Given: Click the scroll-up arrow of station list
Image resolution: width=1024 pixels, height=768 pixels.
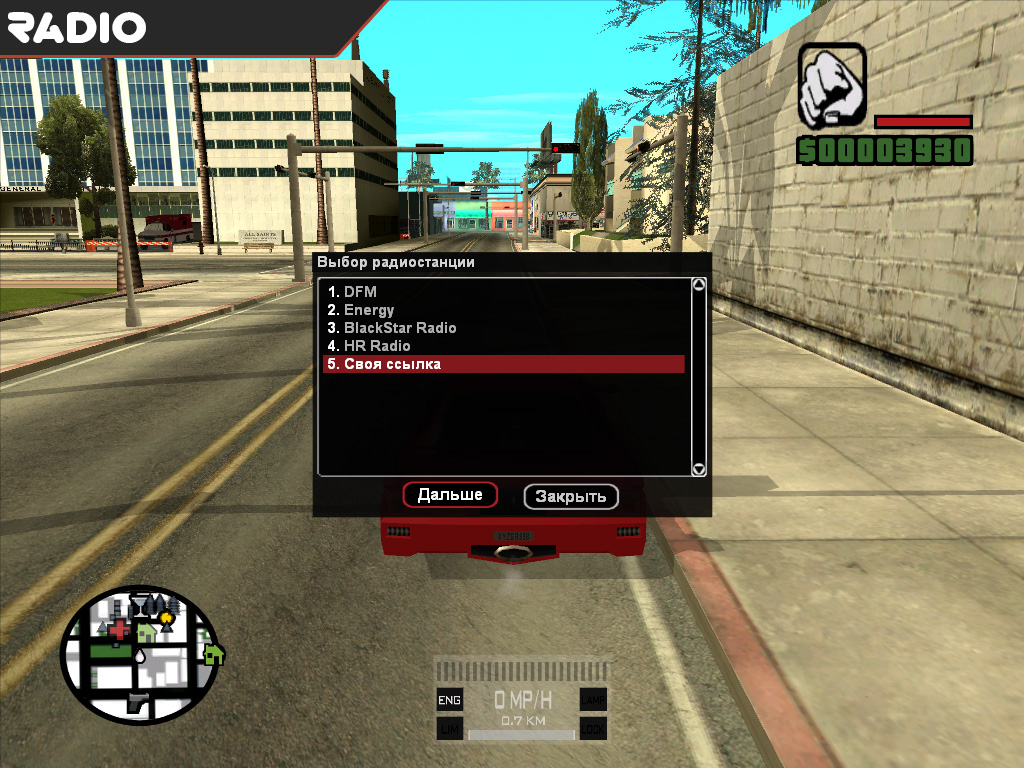Looking at the screenshot, I should coord(699,285).
